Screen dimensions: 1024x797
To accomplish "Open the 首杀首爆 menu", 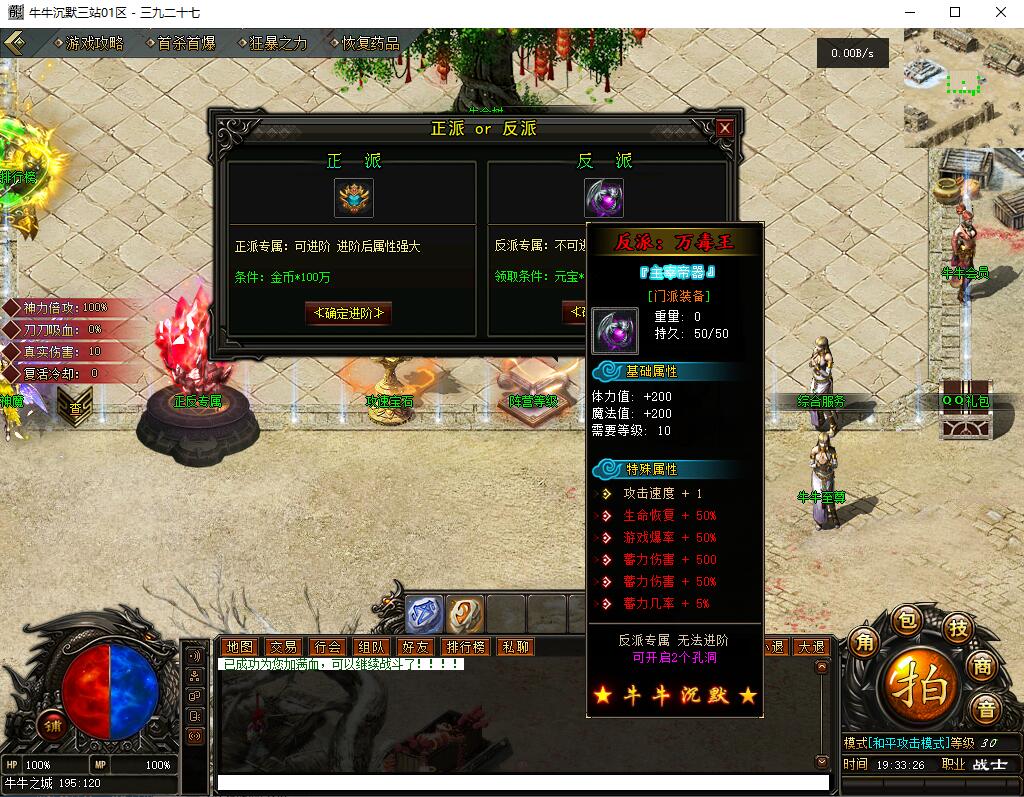I will pos(186,43).
